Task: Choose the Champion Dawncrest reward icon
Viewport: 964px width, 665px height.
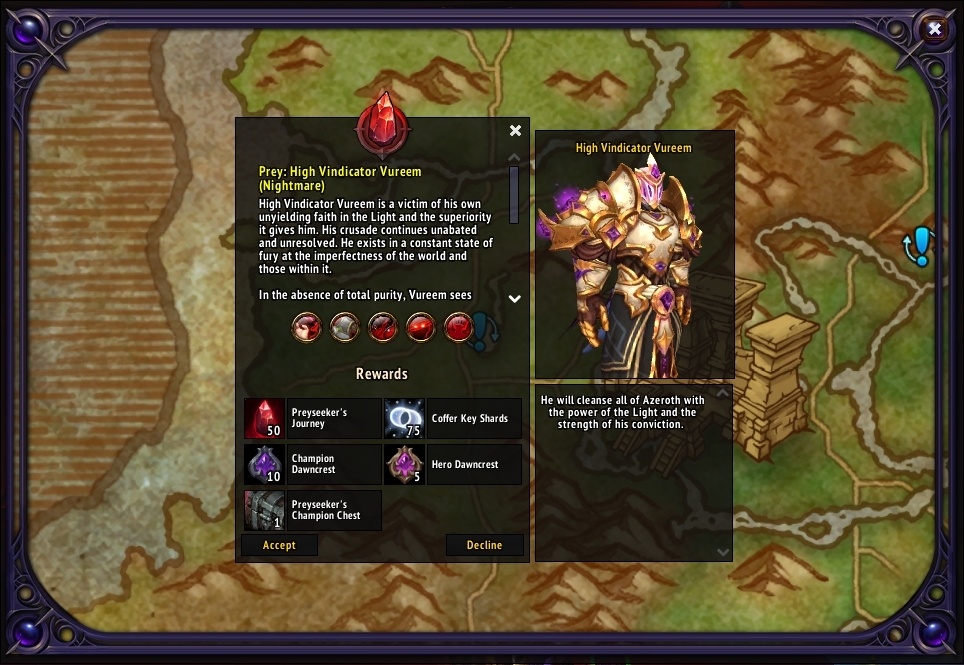Action: pos(264,465)
